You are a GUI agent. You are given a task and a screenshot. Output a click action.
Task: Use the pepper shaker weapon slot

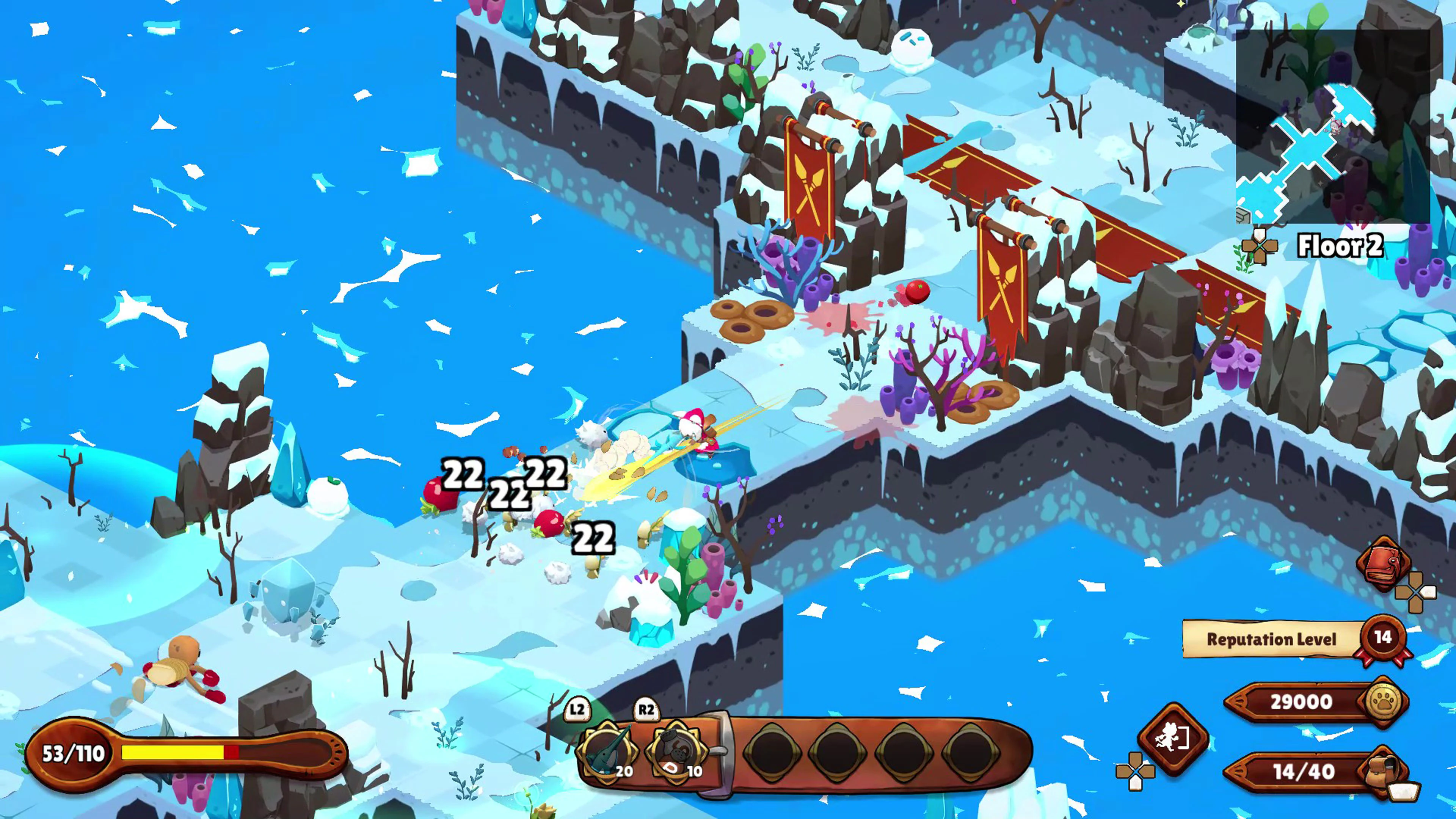tap(676, 751)
